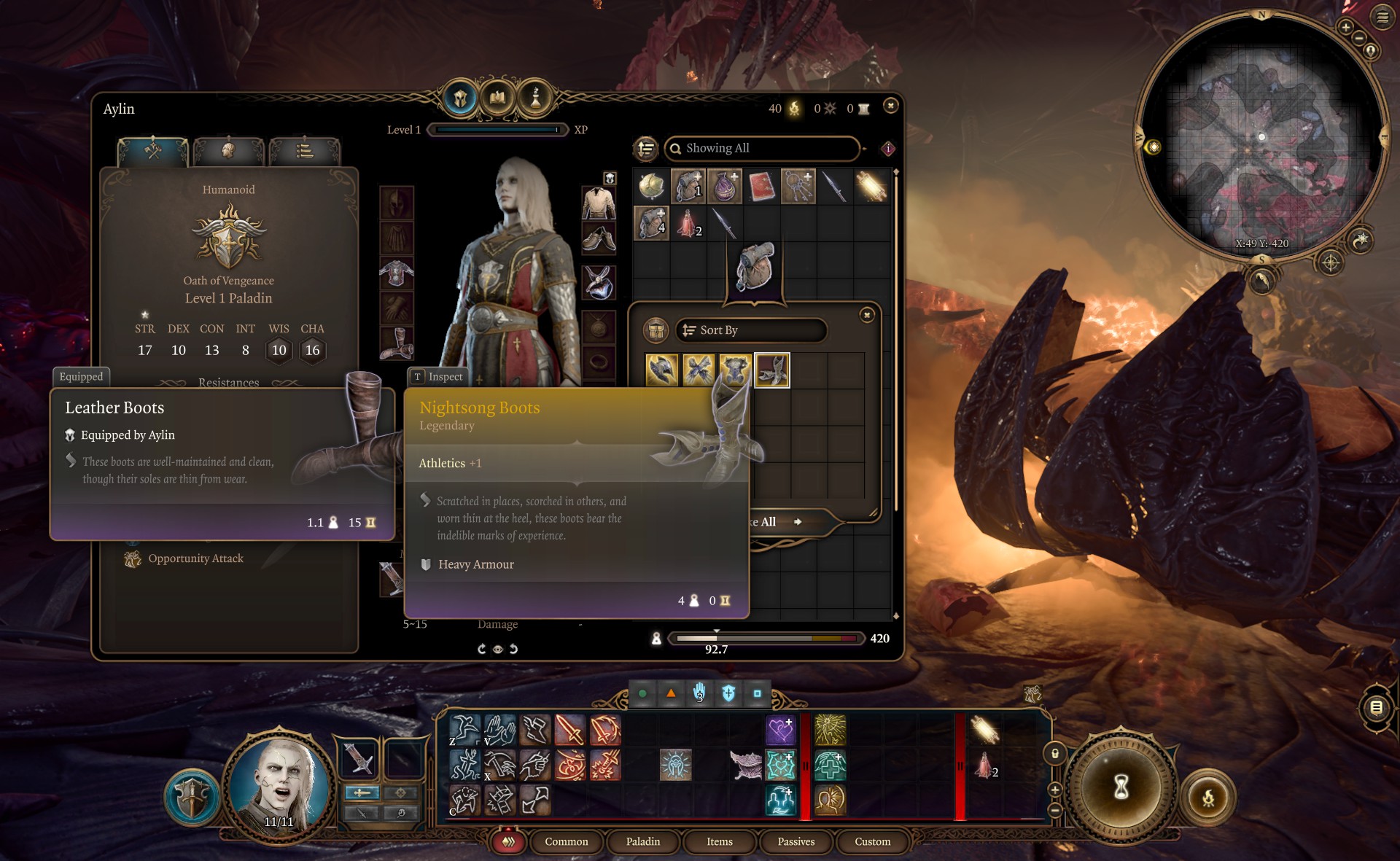The height and width of the screenshot is (861, 1400).
Task: Open the spellbook tab at top
Action: [x=497, y=97]
